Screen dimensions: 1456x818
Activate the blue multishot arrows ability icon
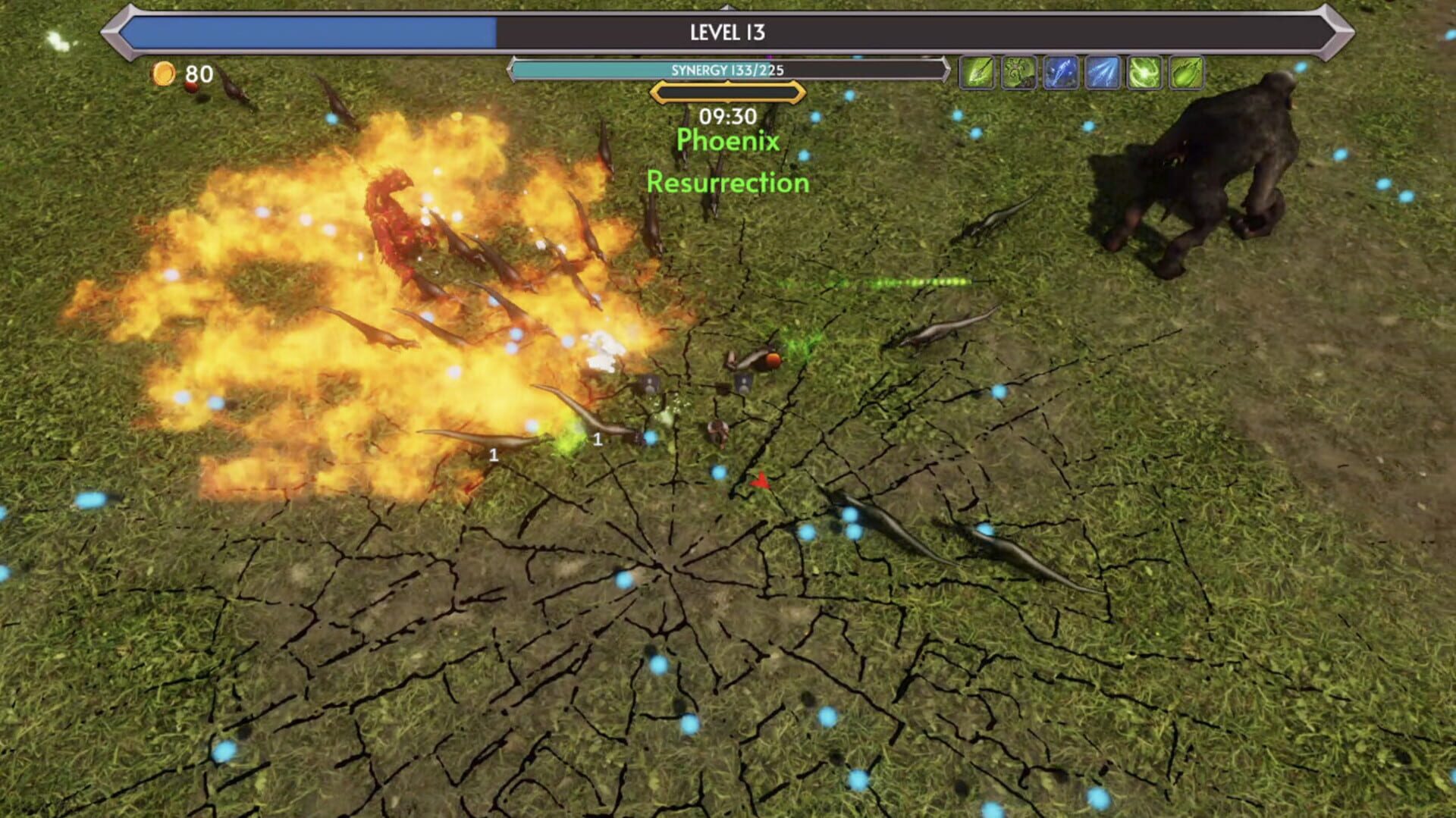click(1103, 72)
